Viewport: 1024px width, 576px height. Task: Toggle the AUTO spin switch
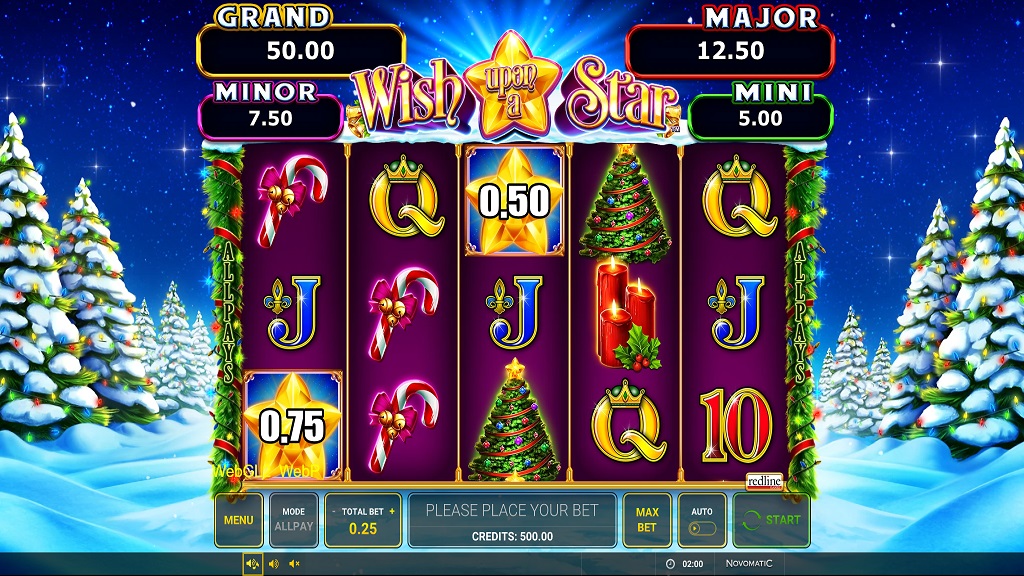(701, 527)
